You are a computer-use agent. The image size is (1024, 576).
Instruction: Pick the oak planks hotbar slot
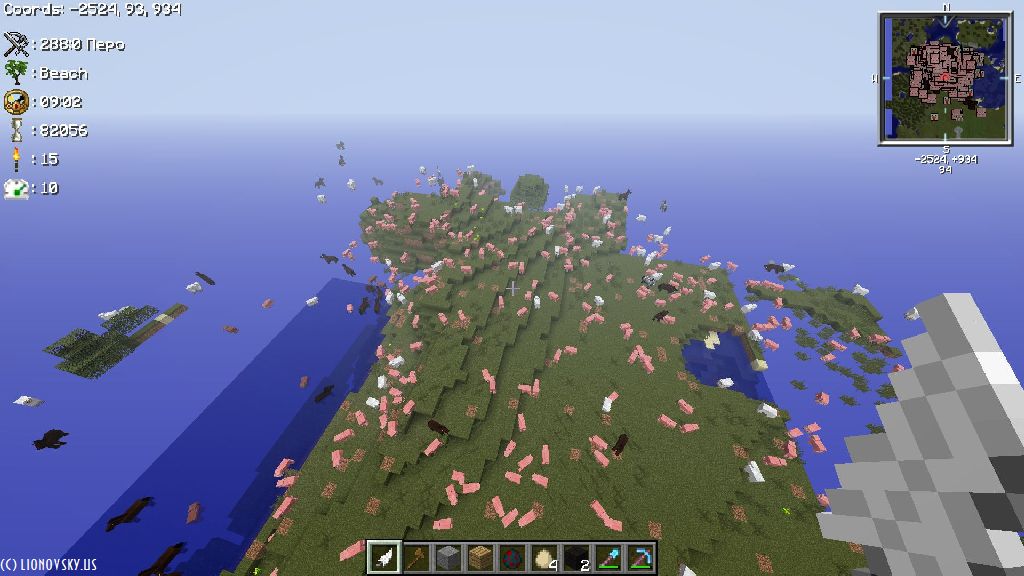[480, 557]
